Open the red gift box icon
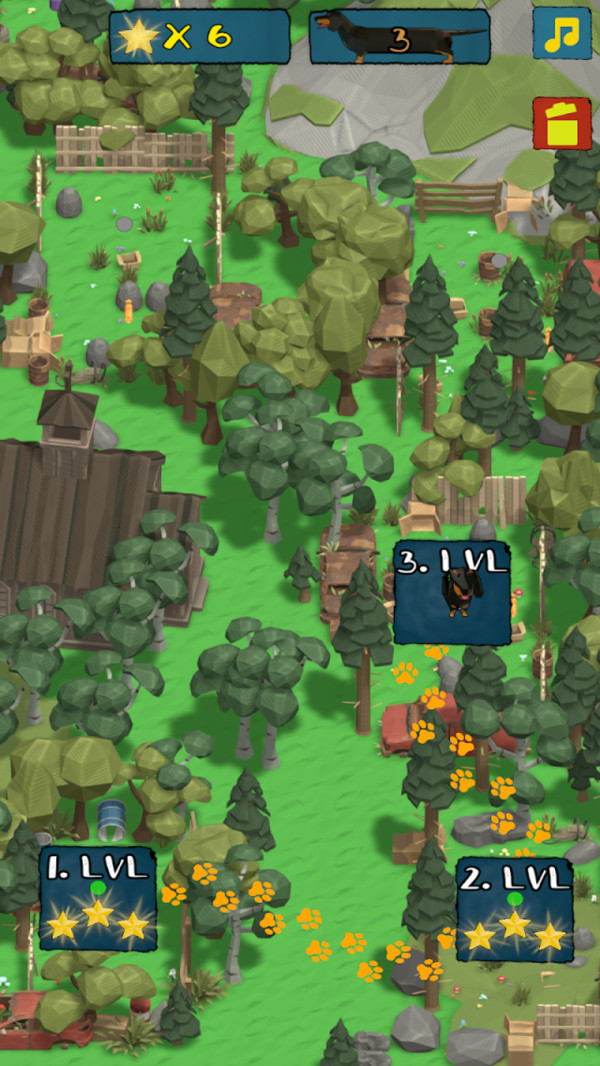This screenshot has width=600, height=1066. point(561,124)
